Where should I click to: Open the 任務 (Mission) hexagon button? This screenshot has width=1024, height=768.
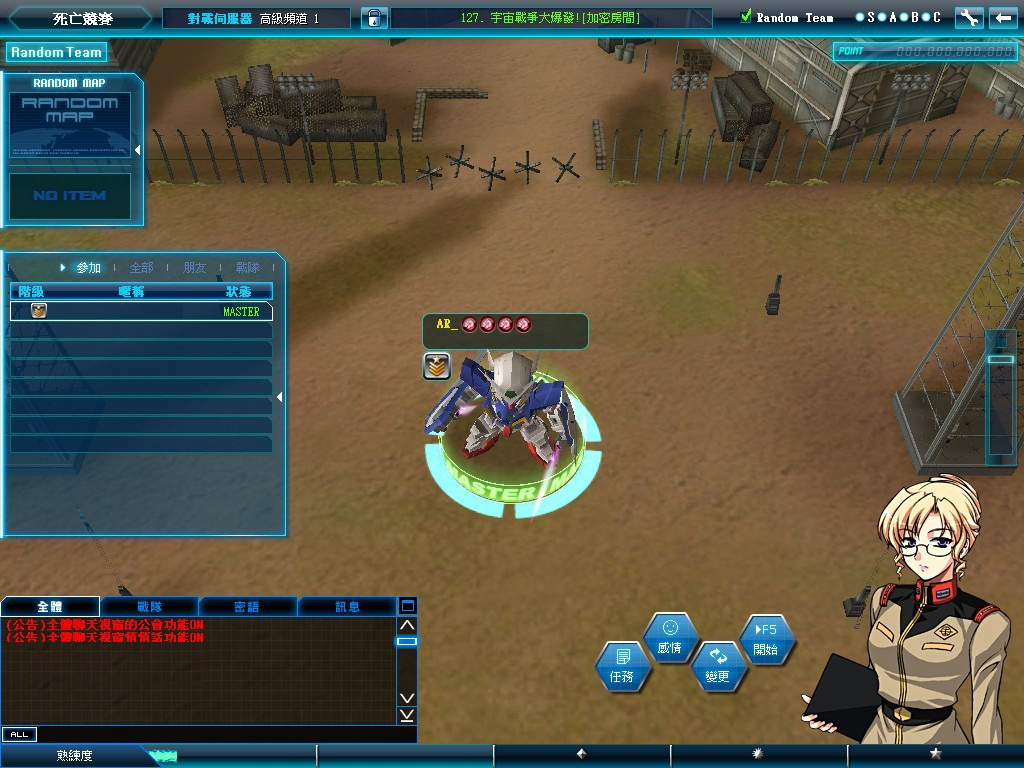tap(622, 667)
